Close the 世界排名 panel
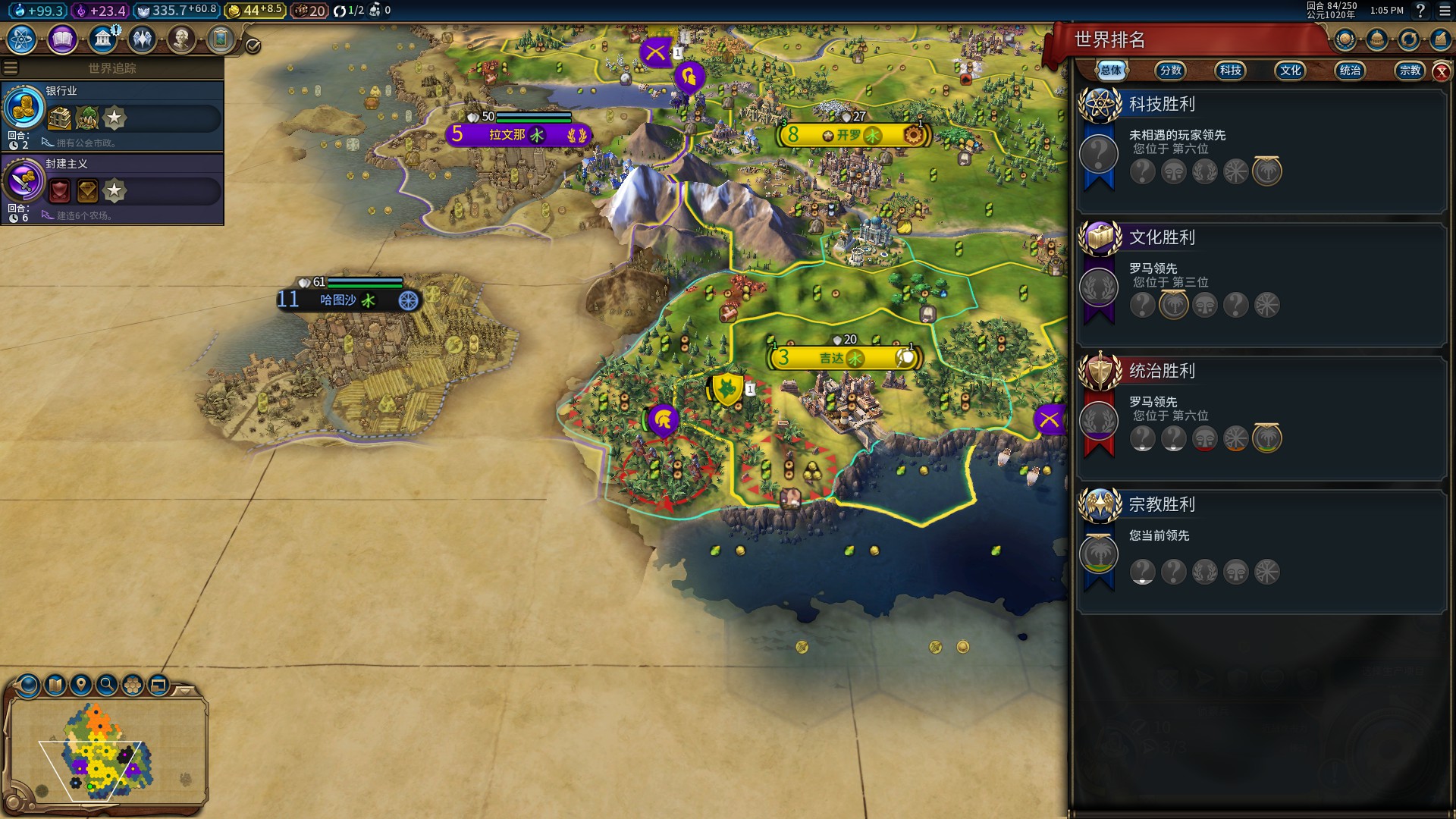This screenshot has height=819, width=1456. click(1442, 72)
